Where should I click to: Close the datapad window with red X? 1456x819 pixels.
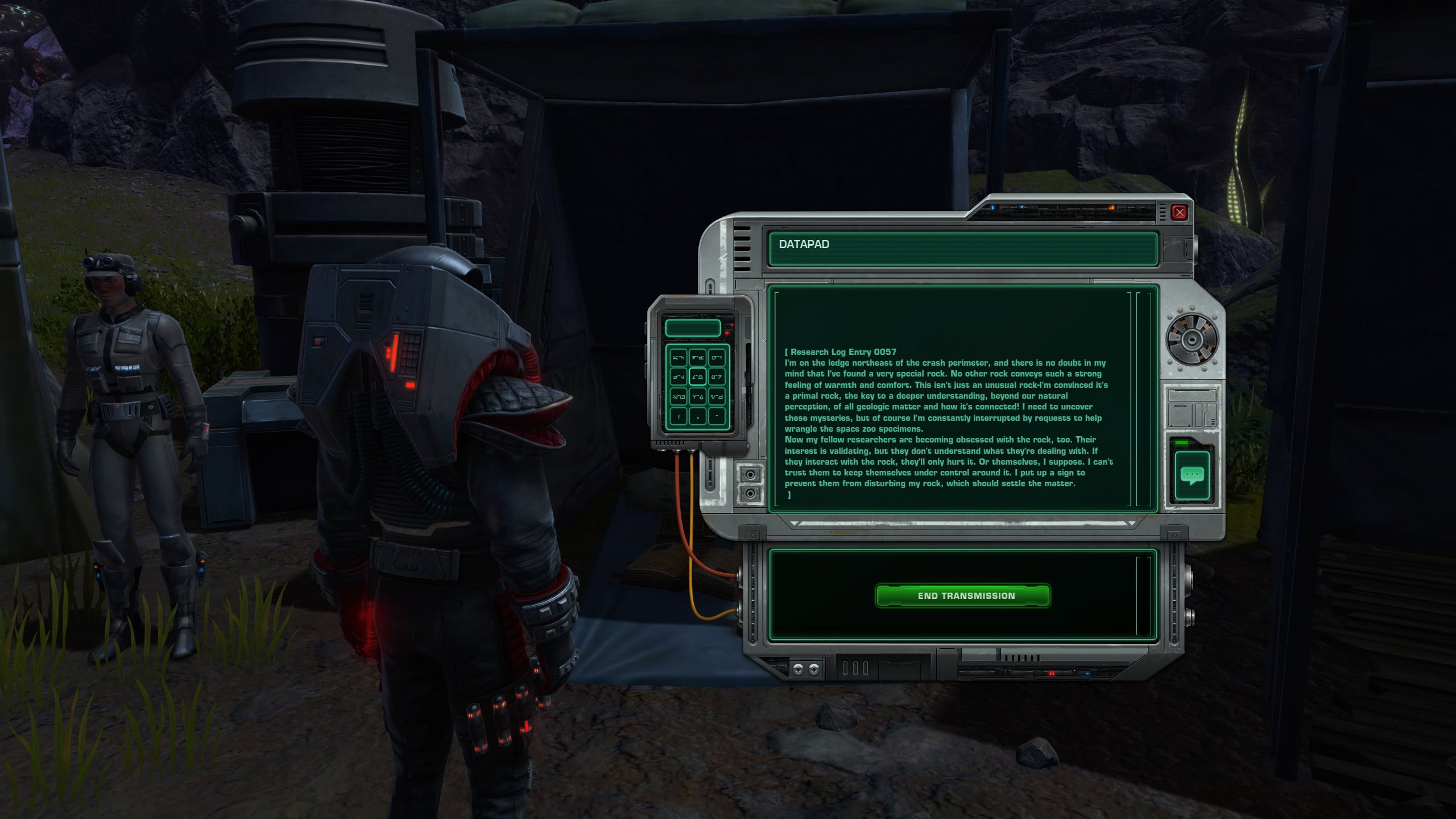coord(1180,213)
